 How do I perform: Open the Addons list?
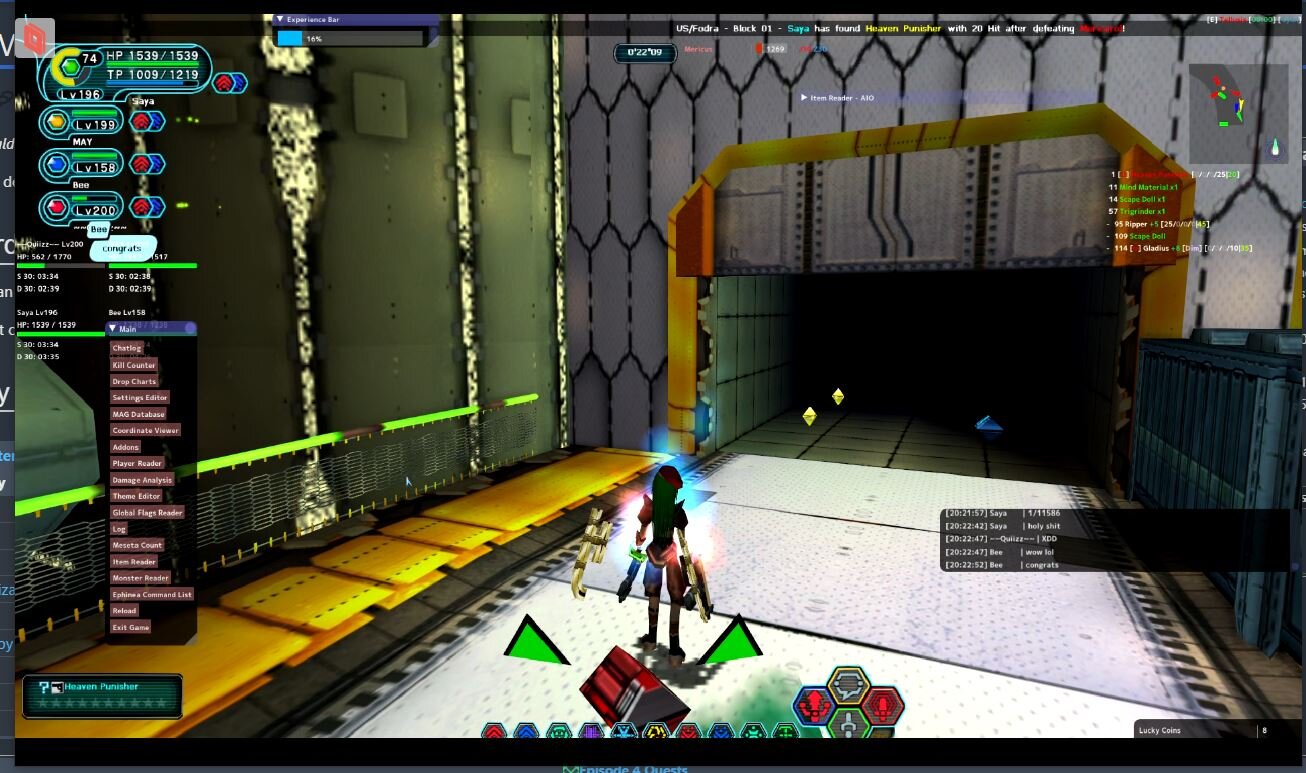click(x=126, y=447)
